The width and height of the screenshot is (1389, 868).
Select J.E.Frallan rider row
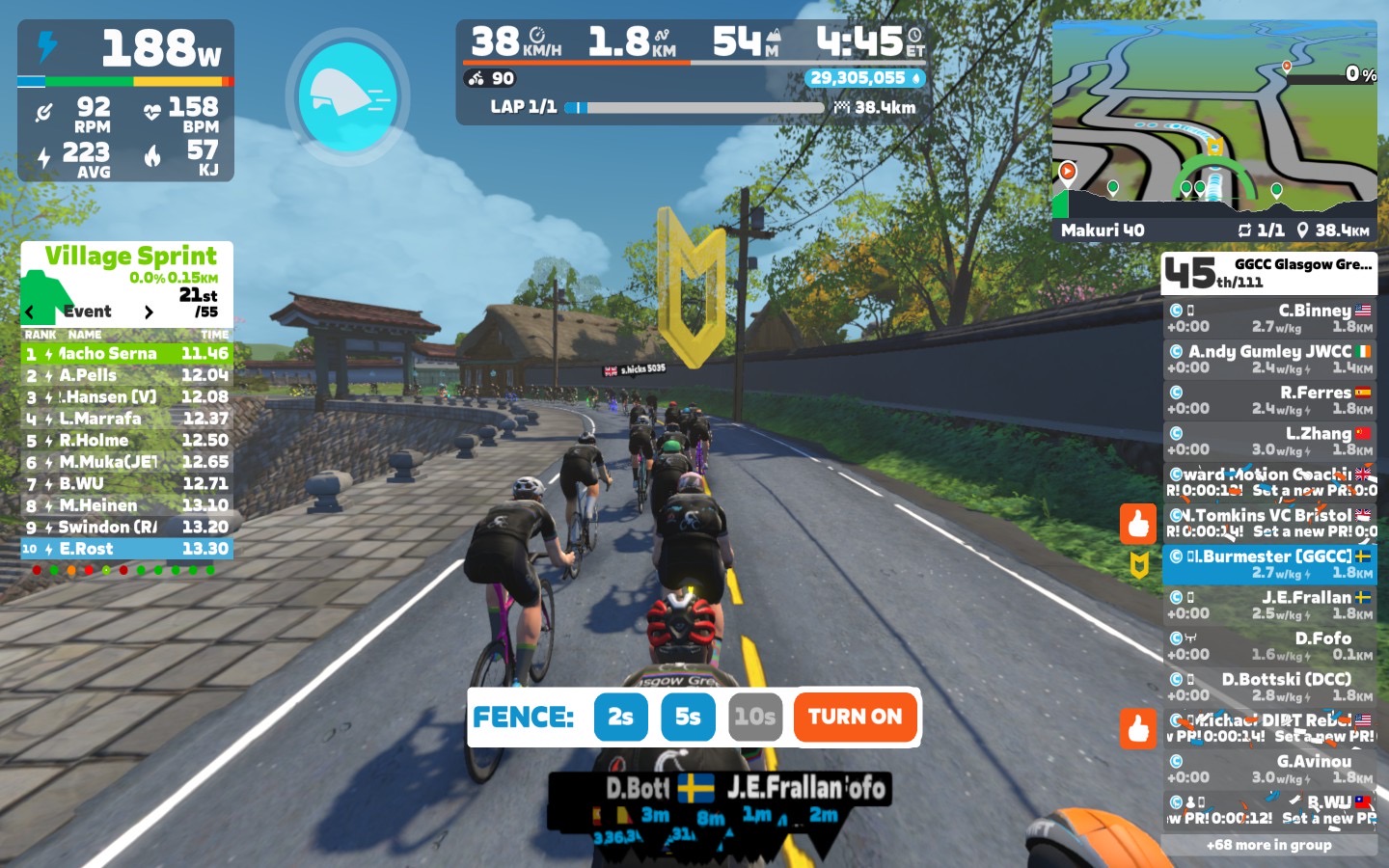coord(1268,605)
